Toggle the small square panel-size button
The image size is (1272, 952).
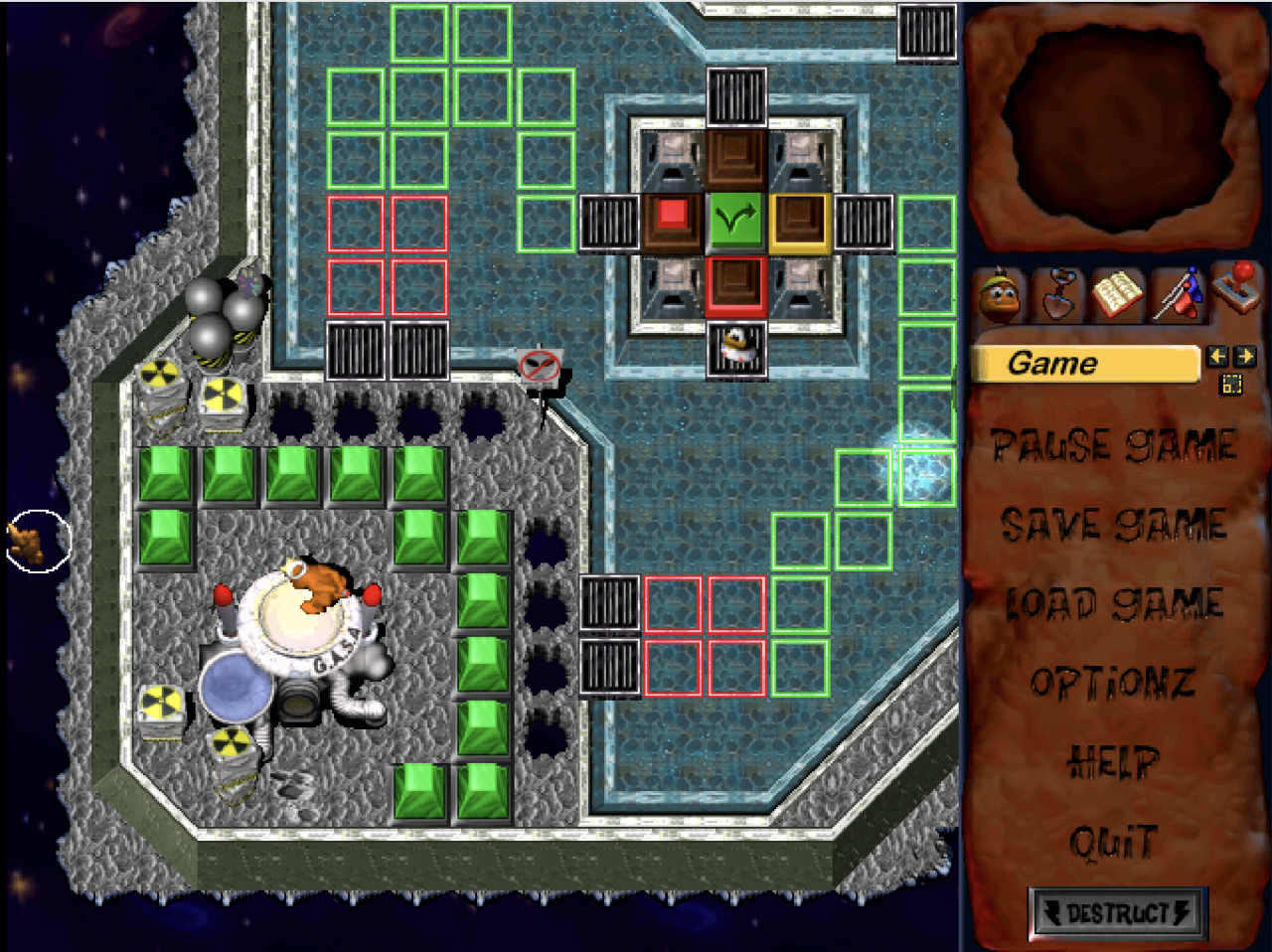pos(1231,385)
